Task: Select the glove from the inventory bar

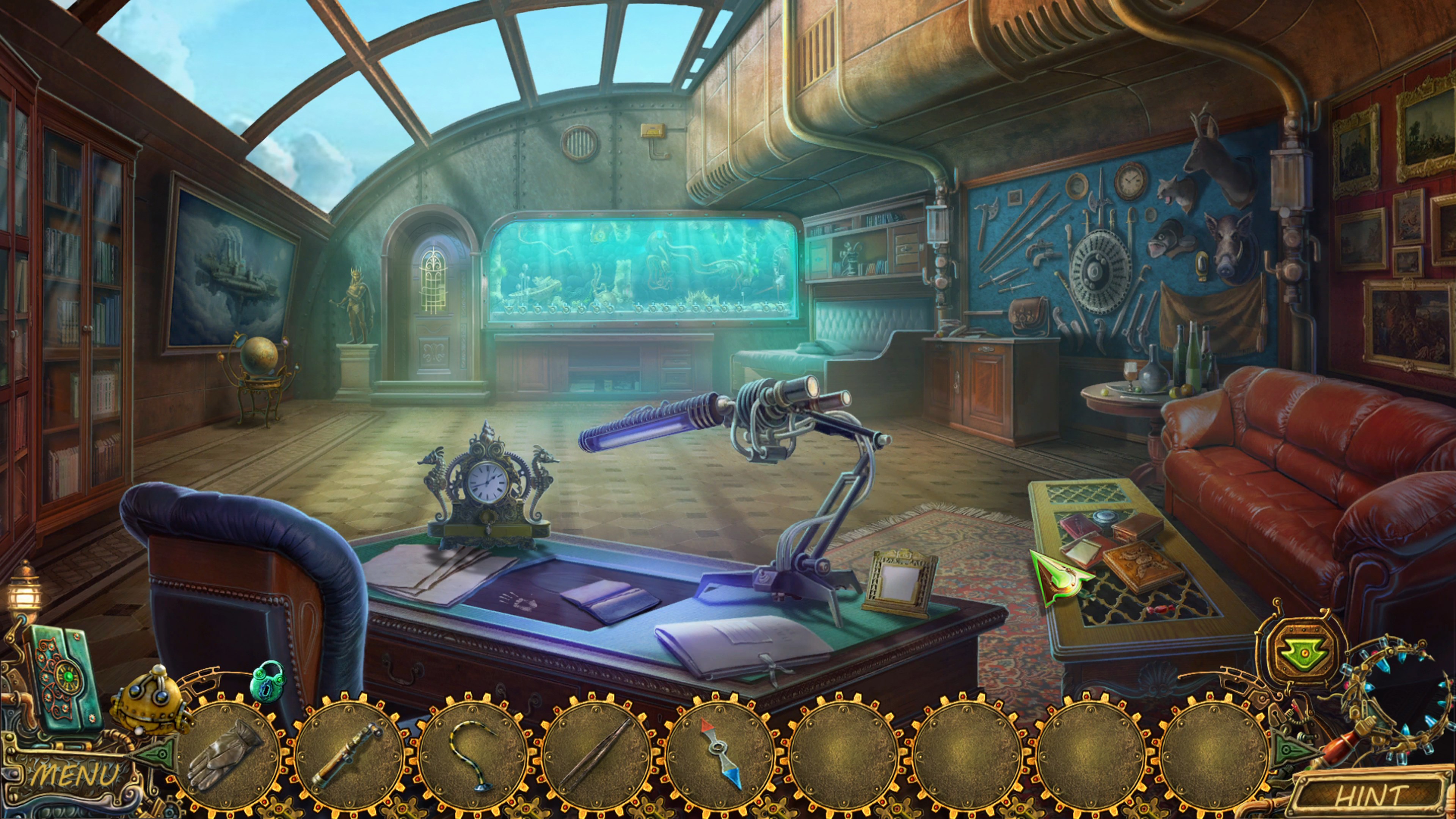Action: tap(227, 754)
